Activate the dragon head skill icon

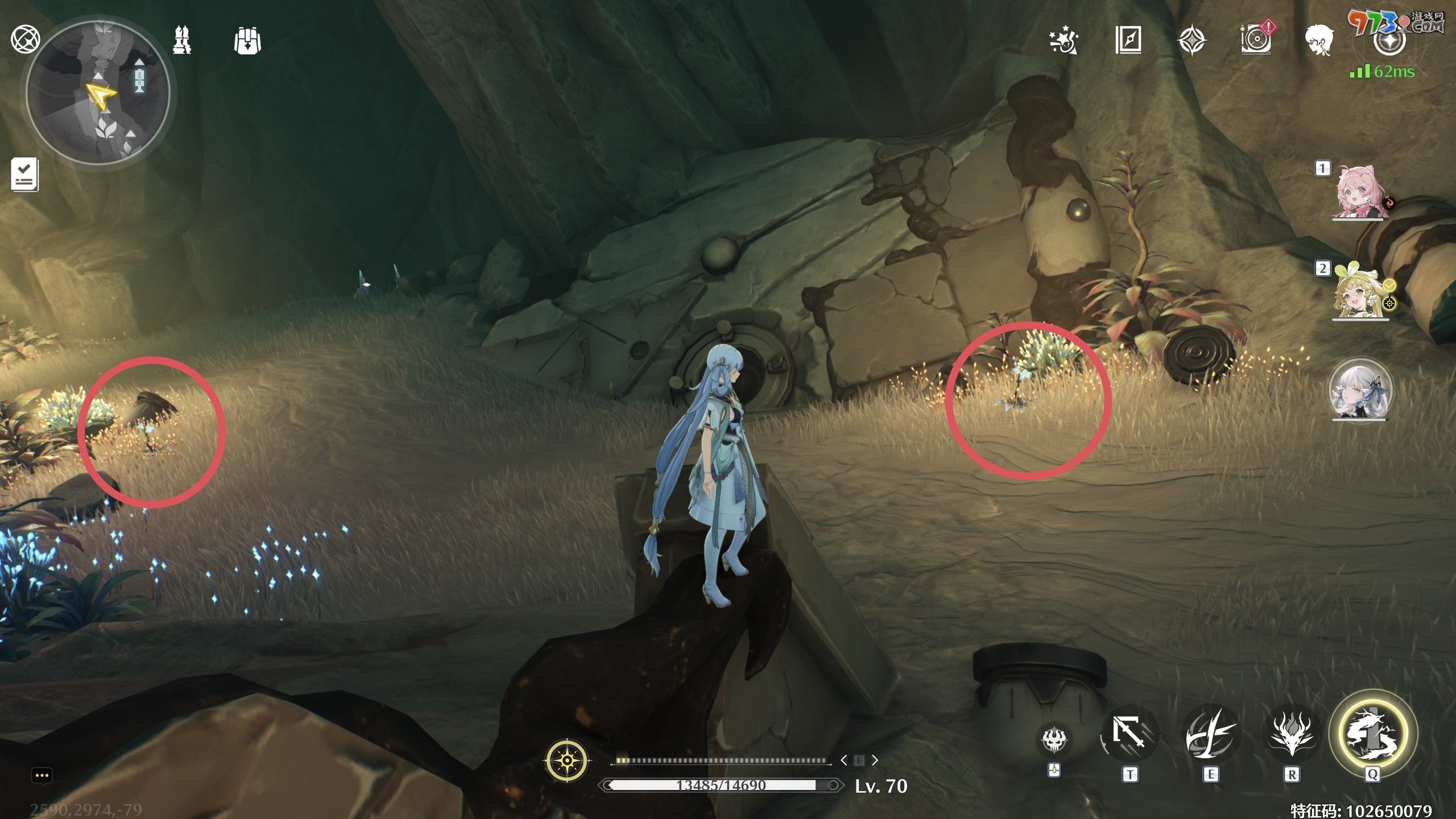(x=1291, y=734)
